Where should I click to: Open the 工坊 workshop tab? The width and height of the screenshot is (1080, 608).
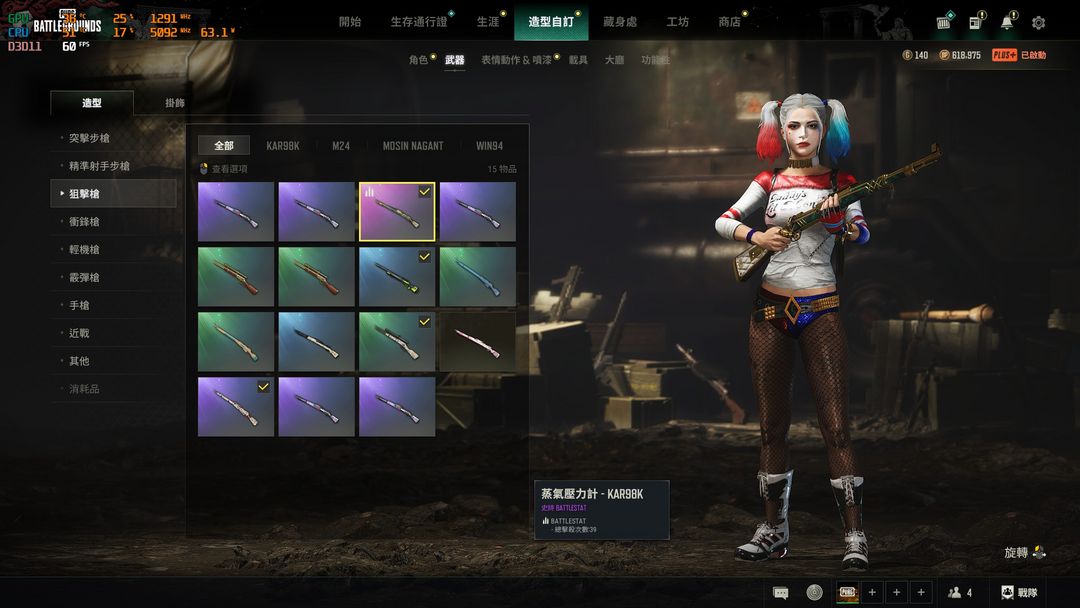pos(677,22)
